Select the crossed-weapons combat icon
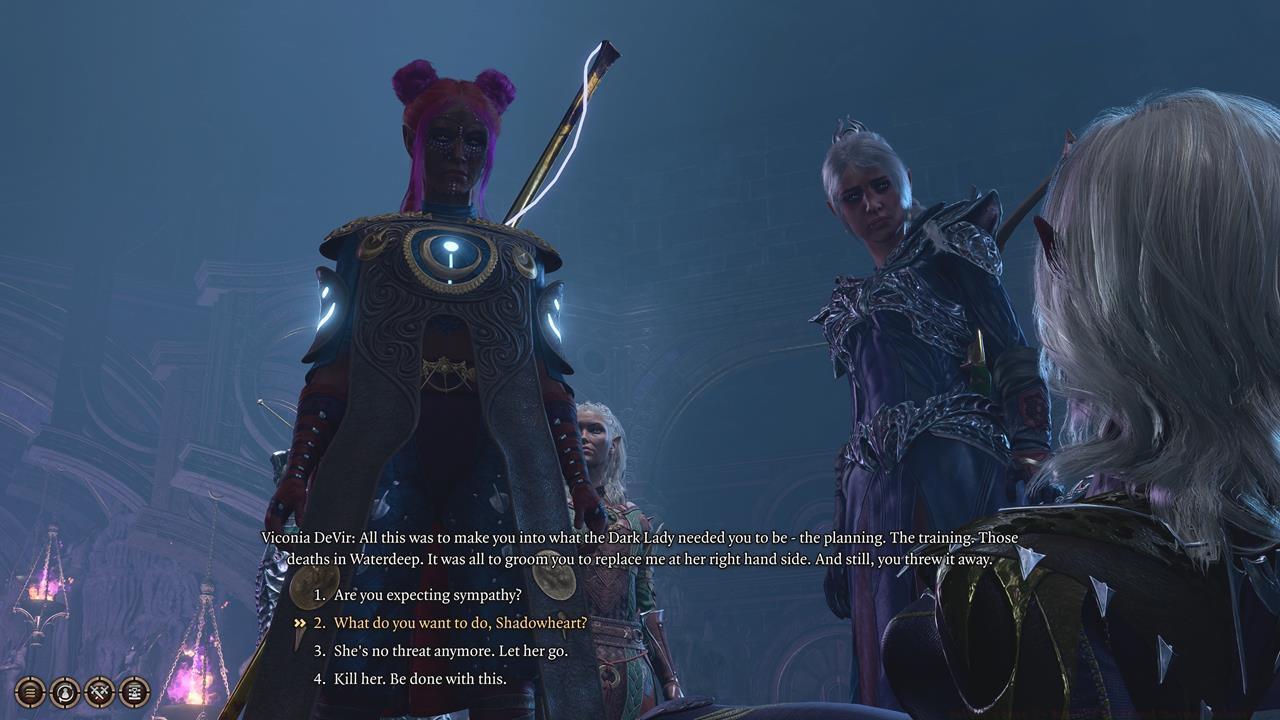Image resolution: width=1280 pixels, height=720 pixels. coord(98,692)
